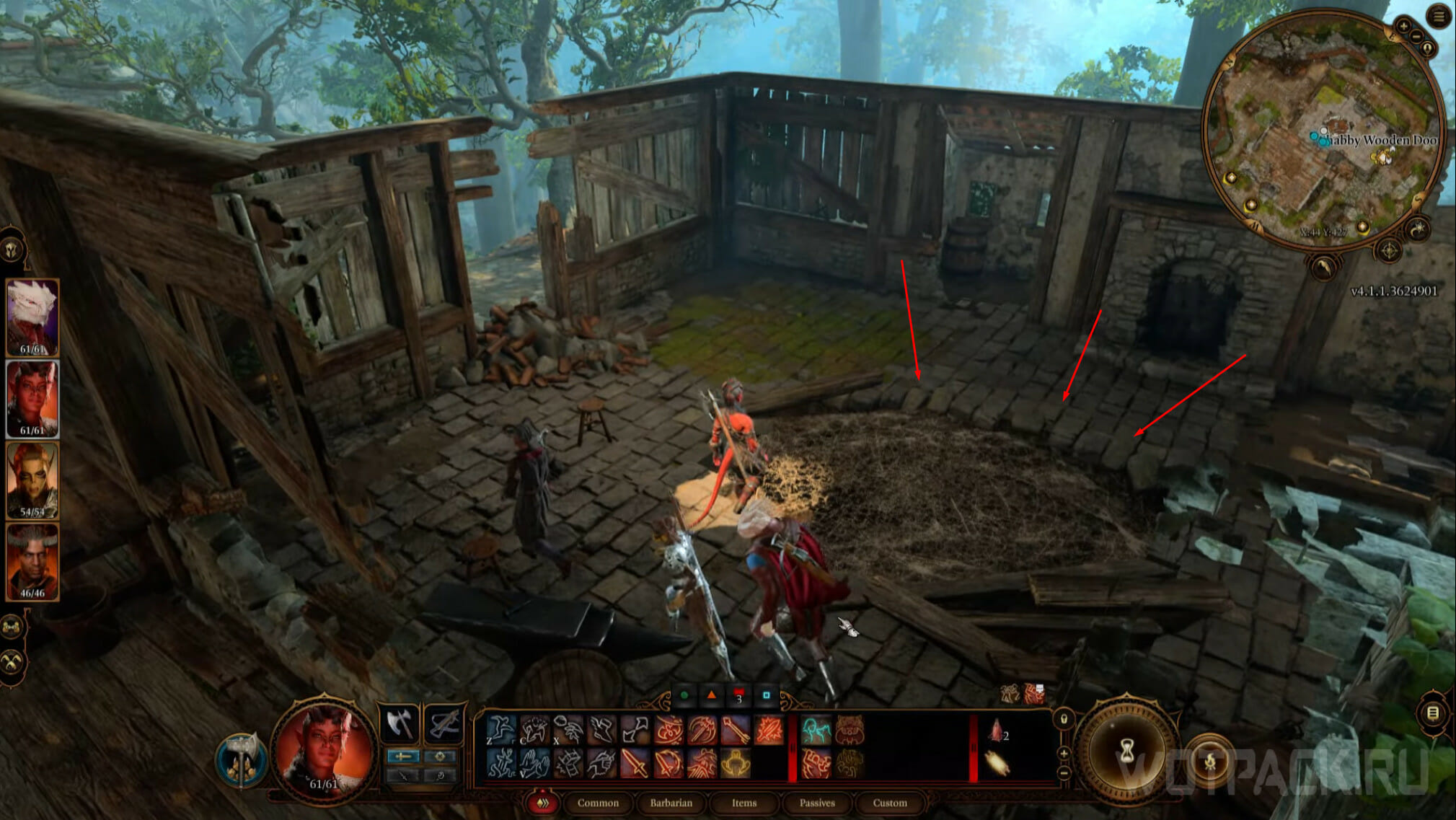Select the crossbow ranged weapon slot
1456x820 pixels.
(x=444, y=723)
